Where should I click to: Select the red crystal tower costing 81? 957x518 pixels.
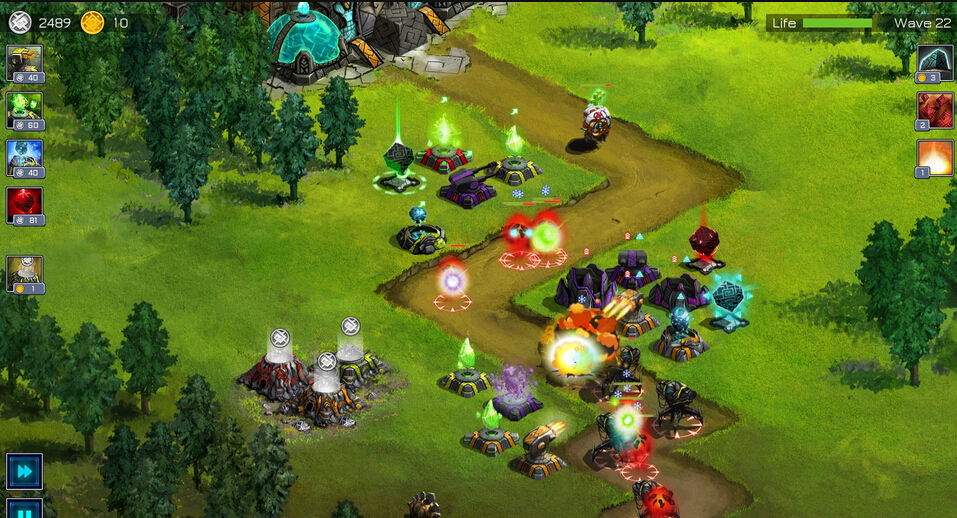coord(24,205)
